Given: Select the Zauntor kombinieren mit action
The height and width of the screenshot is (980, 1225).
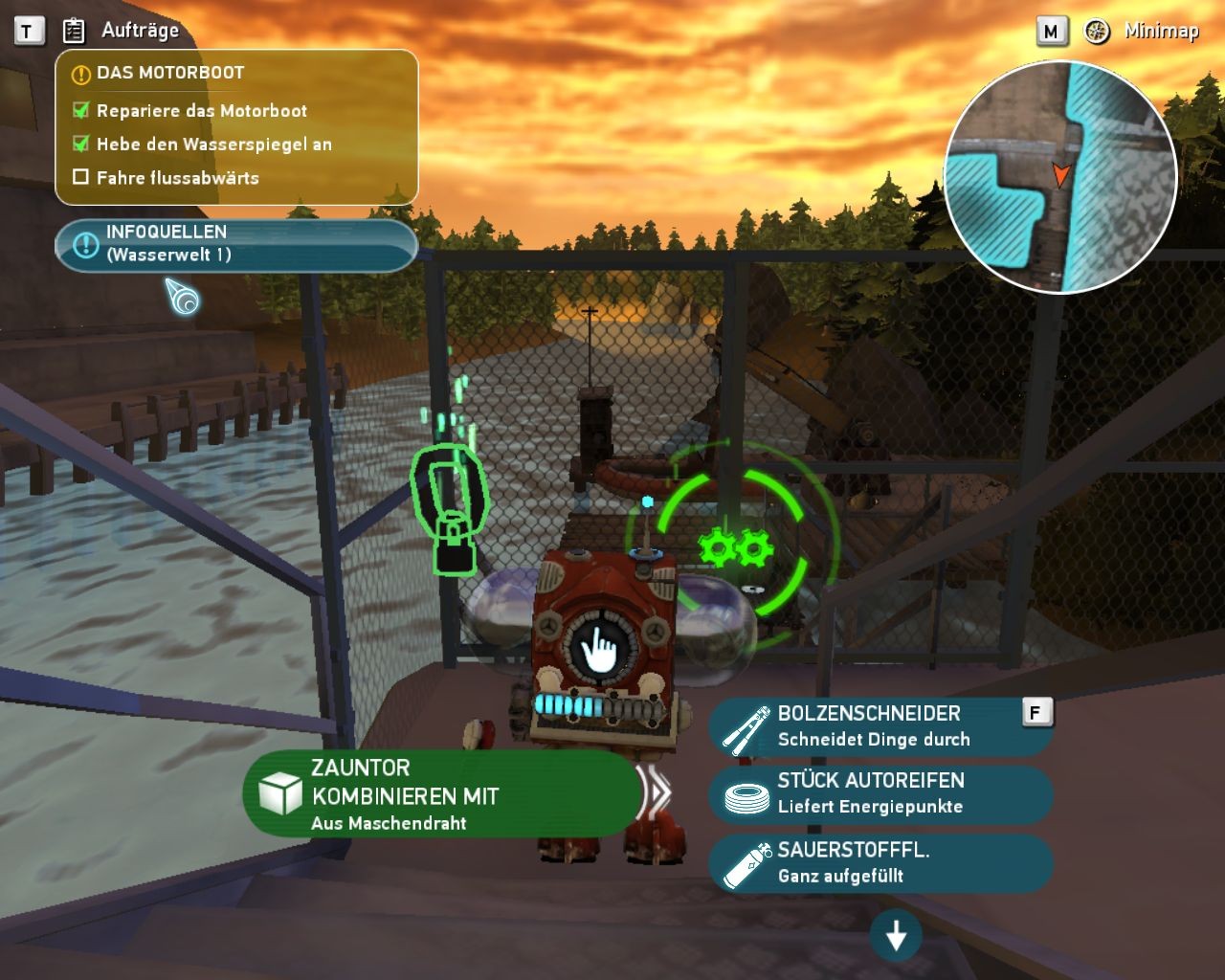Looking at the screenshot, I should 442,793.
